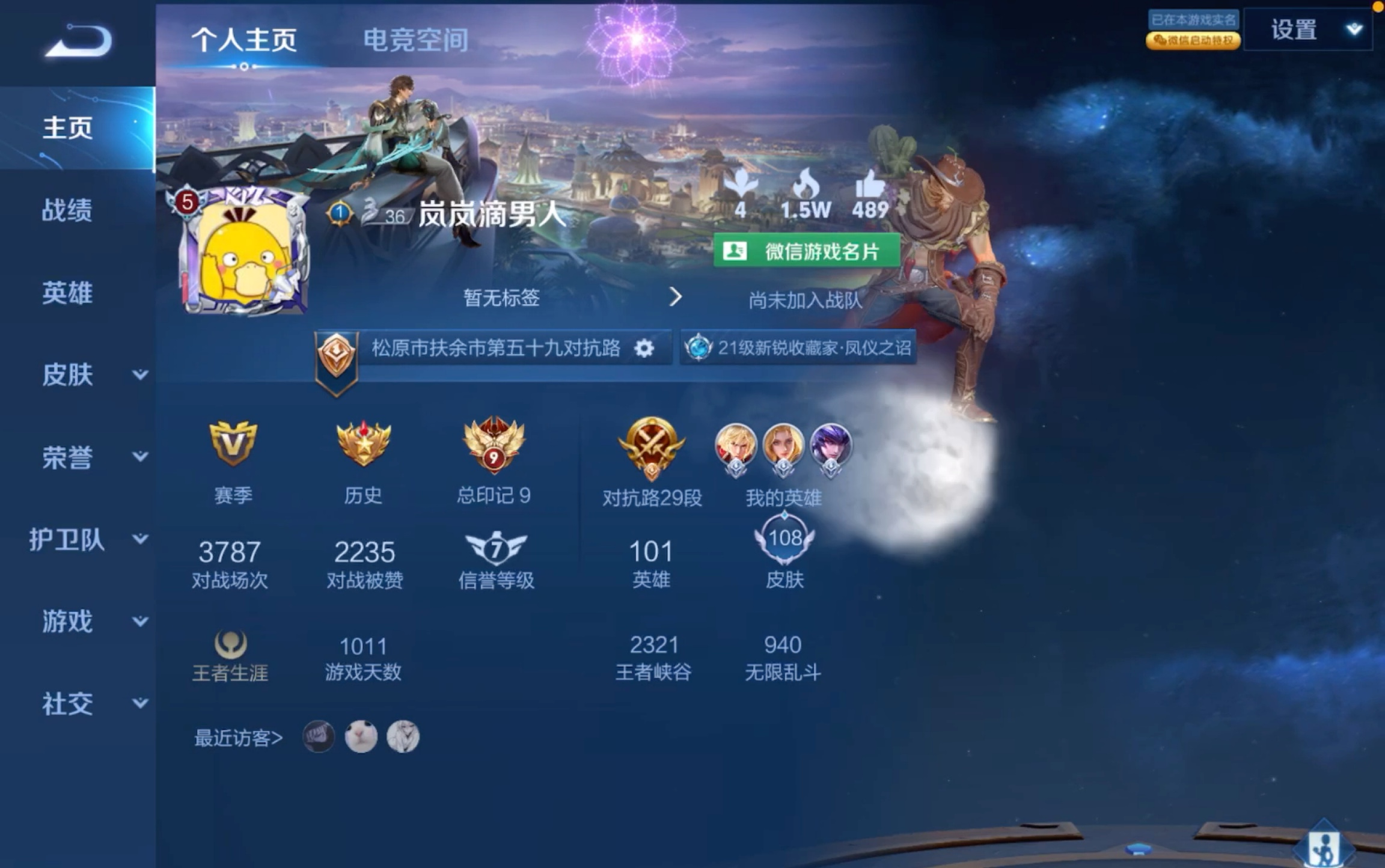The image size is (1385, 868).
Task: Open the 微信启动特权 privilege badge
Action: [1193, 41]
